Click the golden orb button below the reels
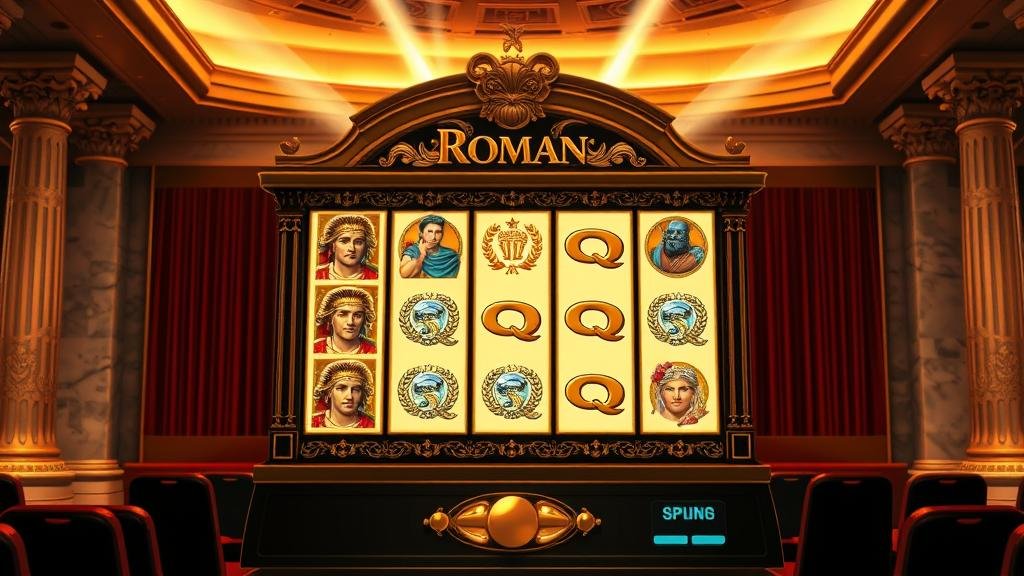This screenshot has width=1024, height=576. (x=512, y=521)
